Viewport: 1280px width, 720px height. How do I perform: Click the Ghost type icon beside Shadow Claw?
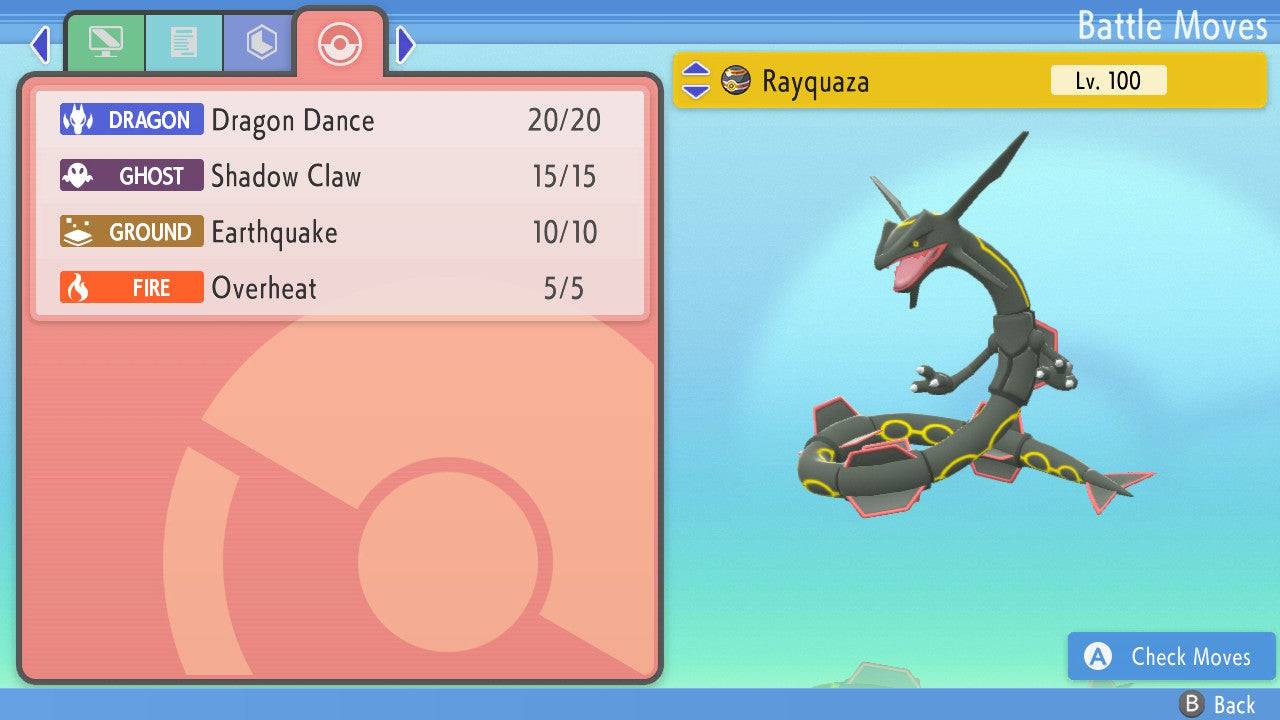[75, 175]
